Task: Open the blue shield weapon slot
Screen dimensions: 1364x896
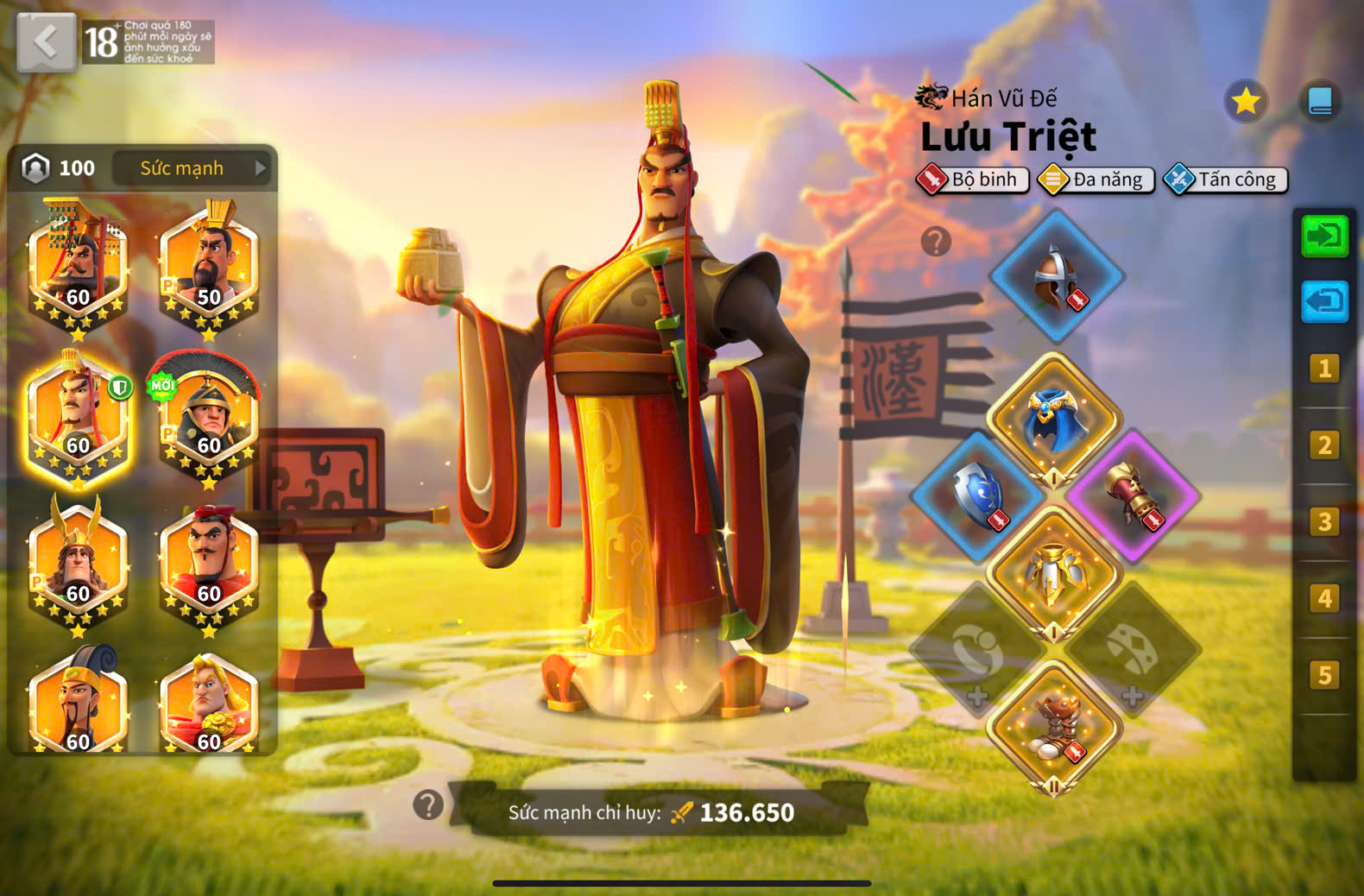Action: pyautogui.click(x=978, y=495)
